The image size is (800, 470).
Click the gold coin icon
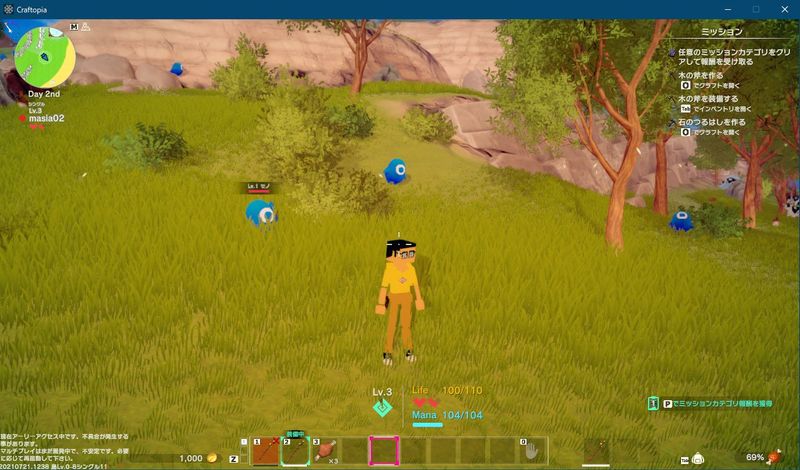pyautogui.click(x=212, y=458)
